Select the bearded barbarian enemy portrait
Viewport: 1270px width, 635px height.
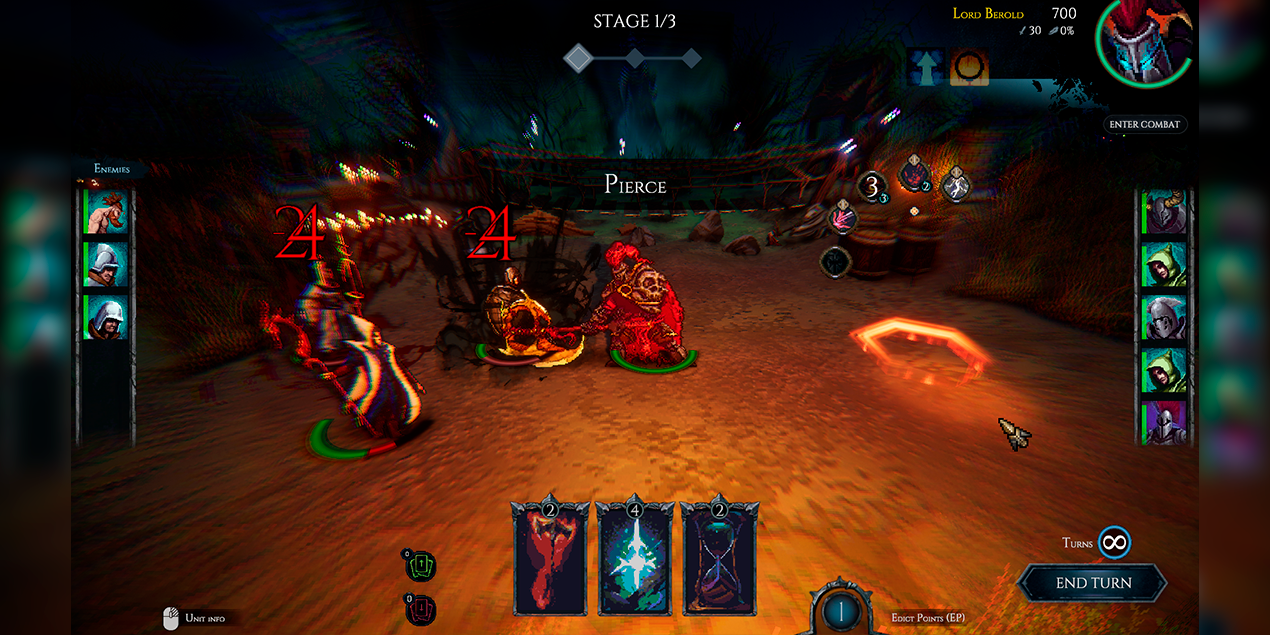tap(106, 212)
